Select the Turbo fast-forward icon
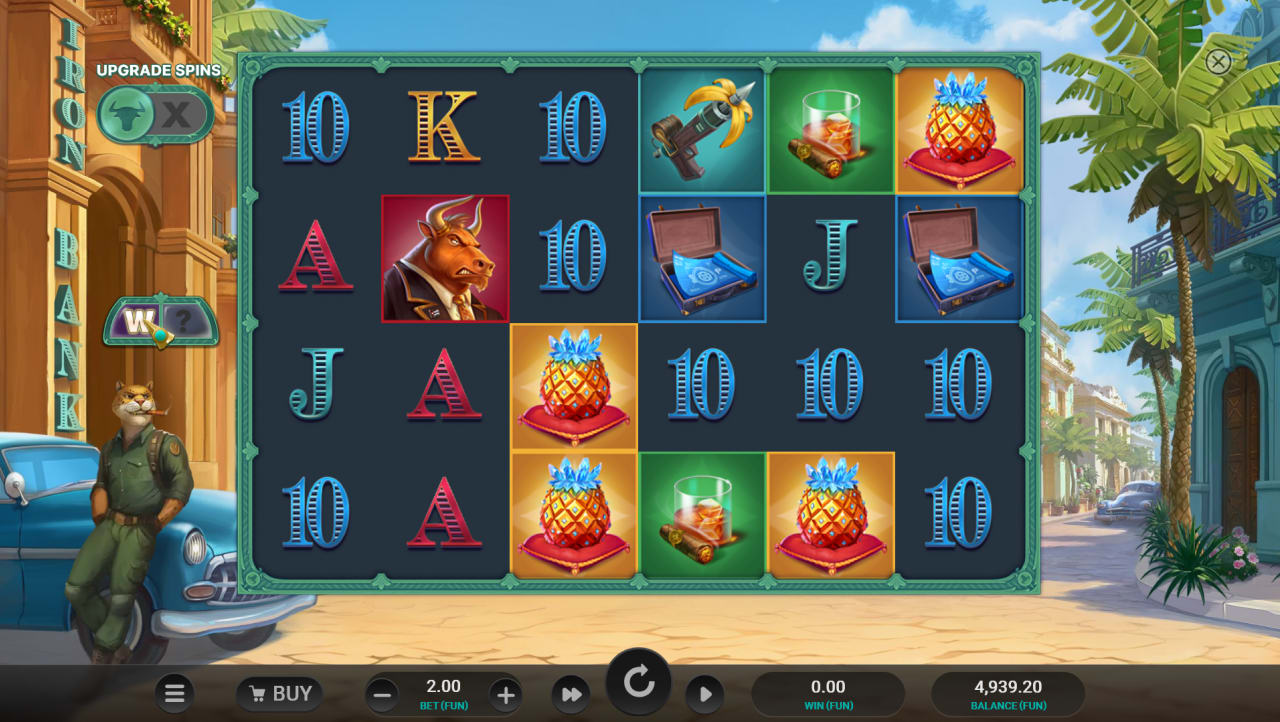Viewport: 1280px width, 722px height. pos(571,693)
